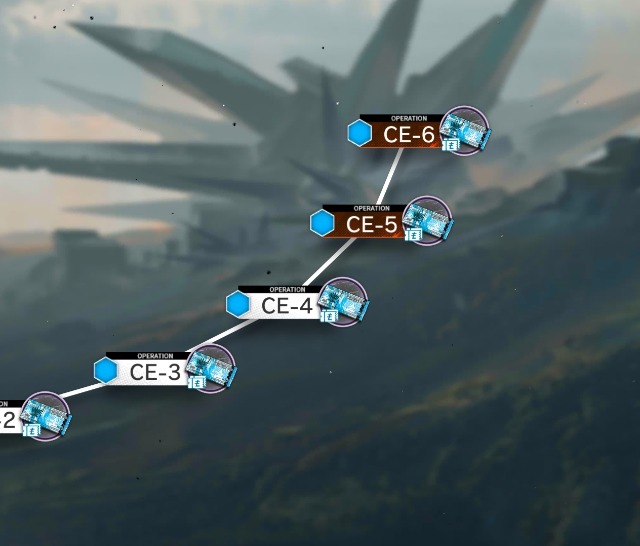The width and height of the screenshot is (640, 546).
Task: Click the CE-4 reward chip icon
Action: tap(344, 302)
